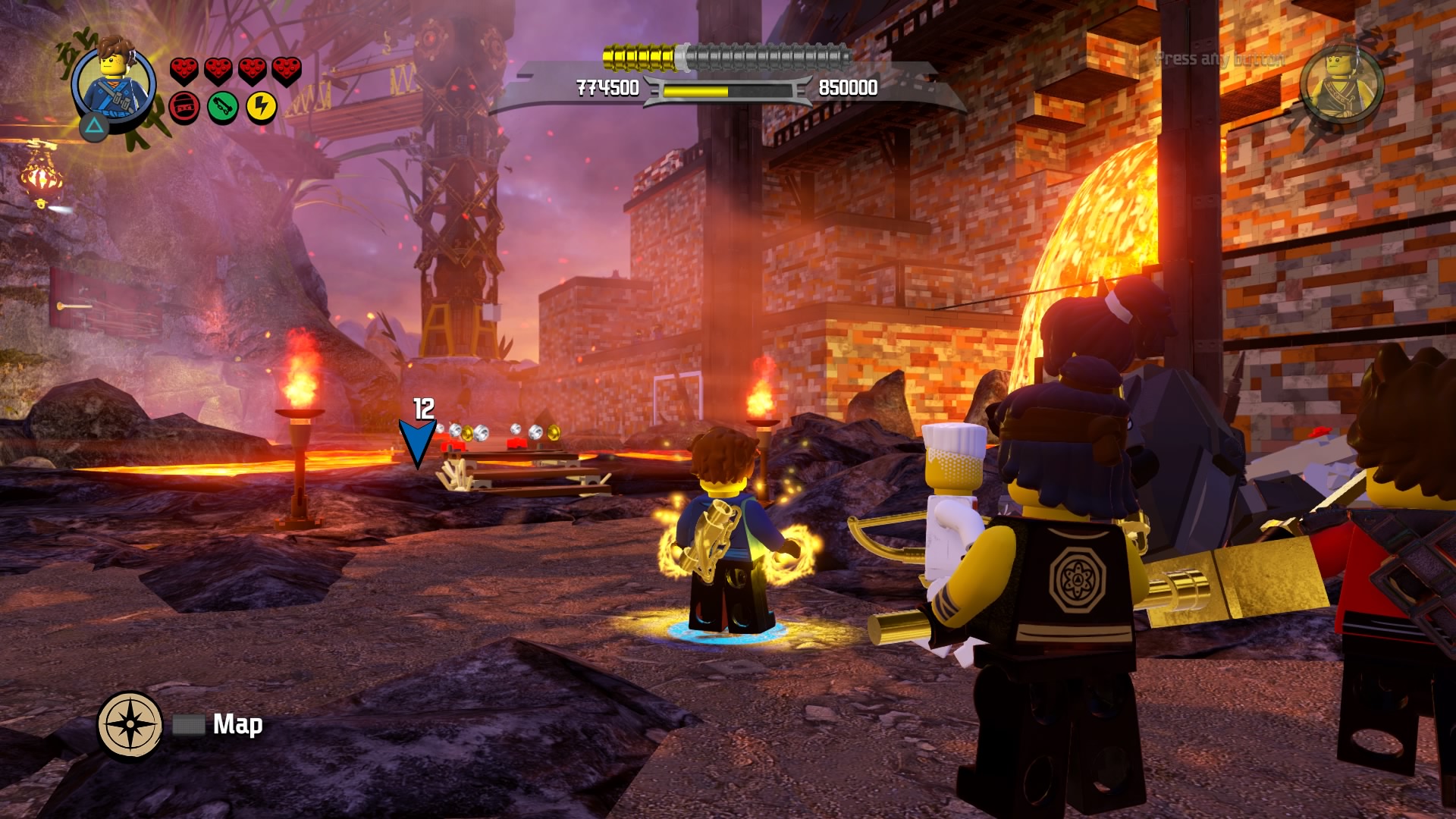Activate the red ninja mask ability icon
The height and width of the screenshot is (819, 1456).
pyautogui.click(x=184, y=107)
